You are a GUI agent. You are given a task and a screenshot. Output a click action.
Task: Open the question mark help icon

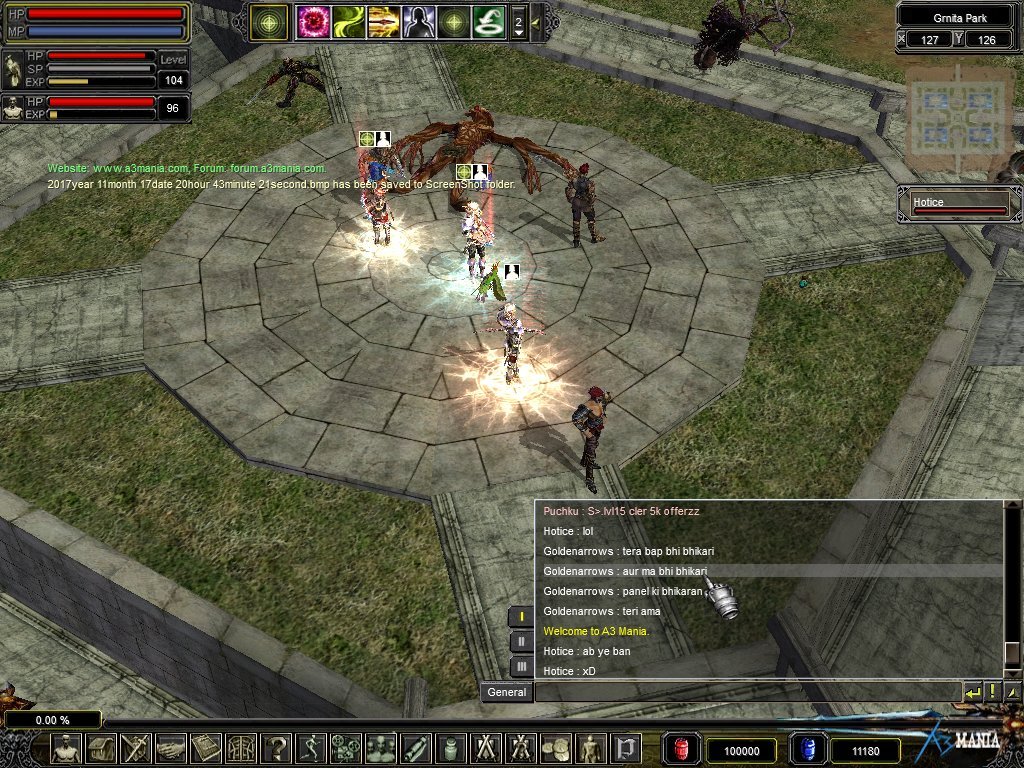276,748
